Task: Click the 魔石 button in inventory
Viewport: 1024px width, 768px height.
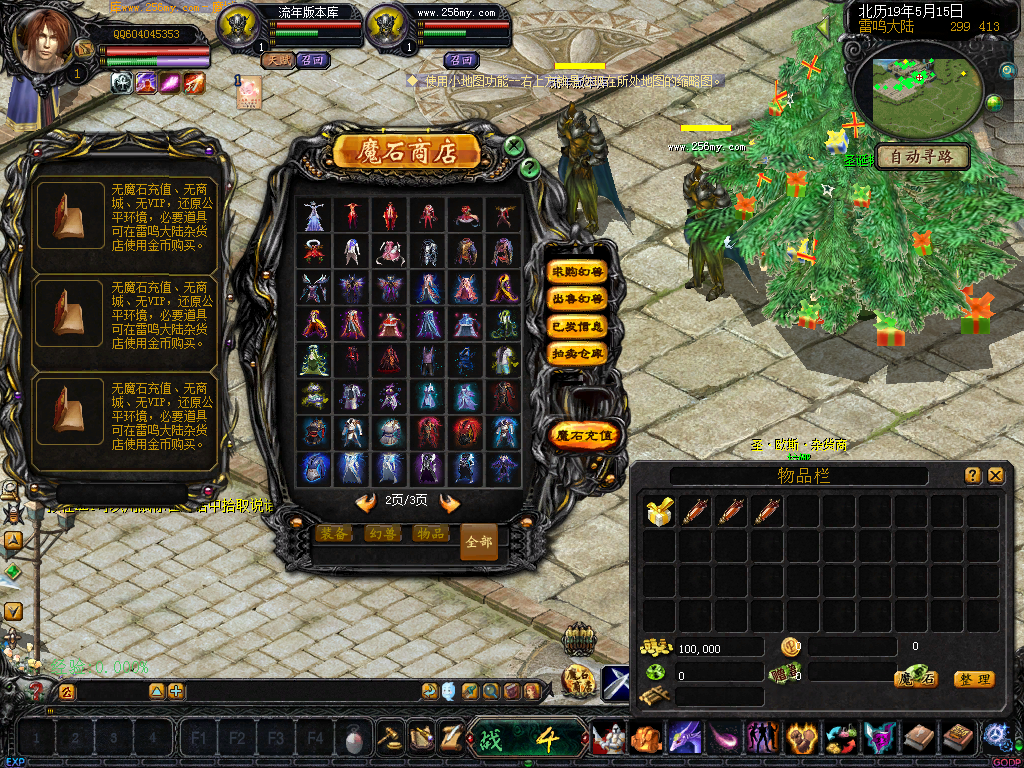Action: click(916, 679)
